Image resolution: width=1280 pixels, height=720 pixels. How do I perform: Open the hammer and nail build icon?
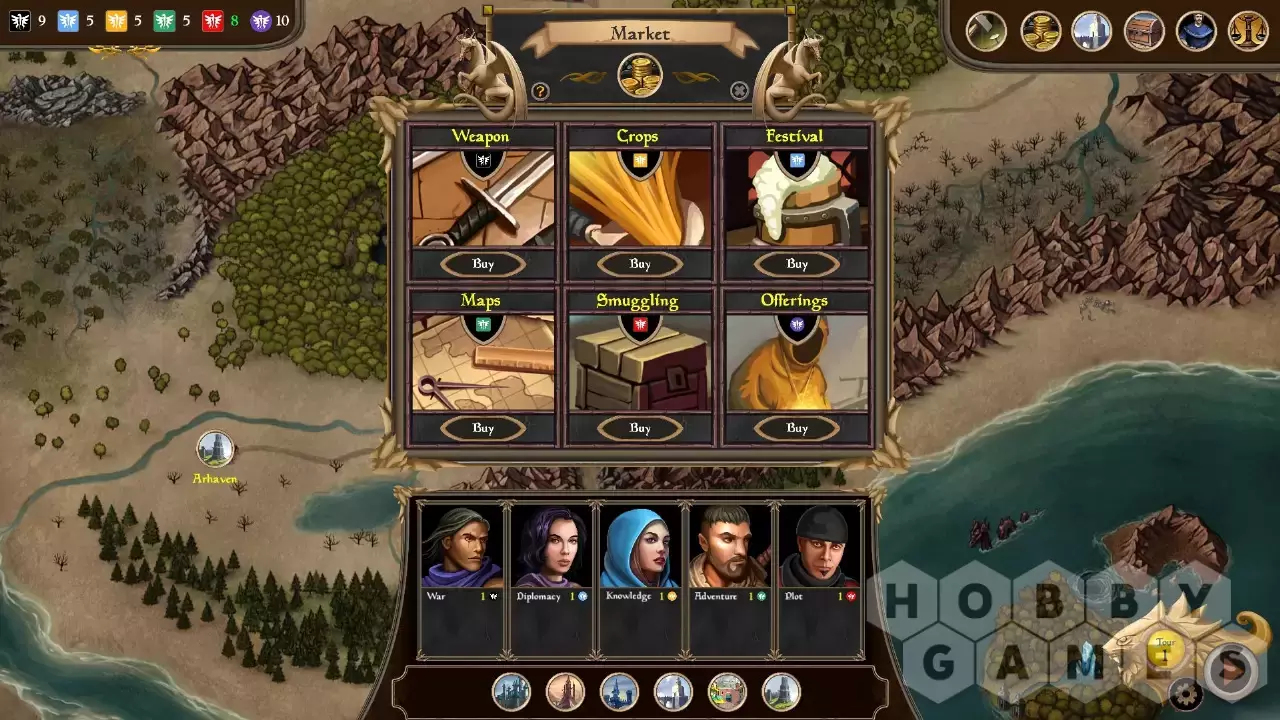click(986, 31)
